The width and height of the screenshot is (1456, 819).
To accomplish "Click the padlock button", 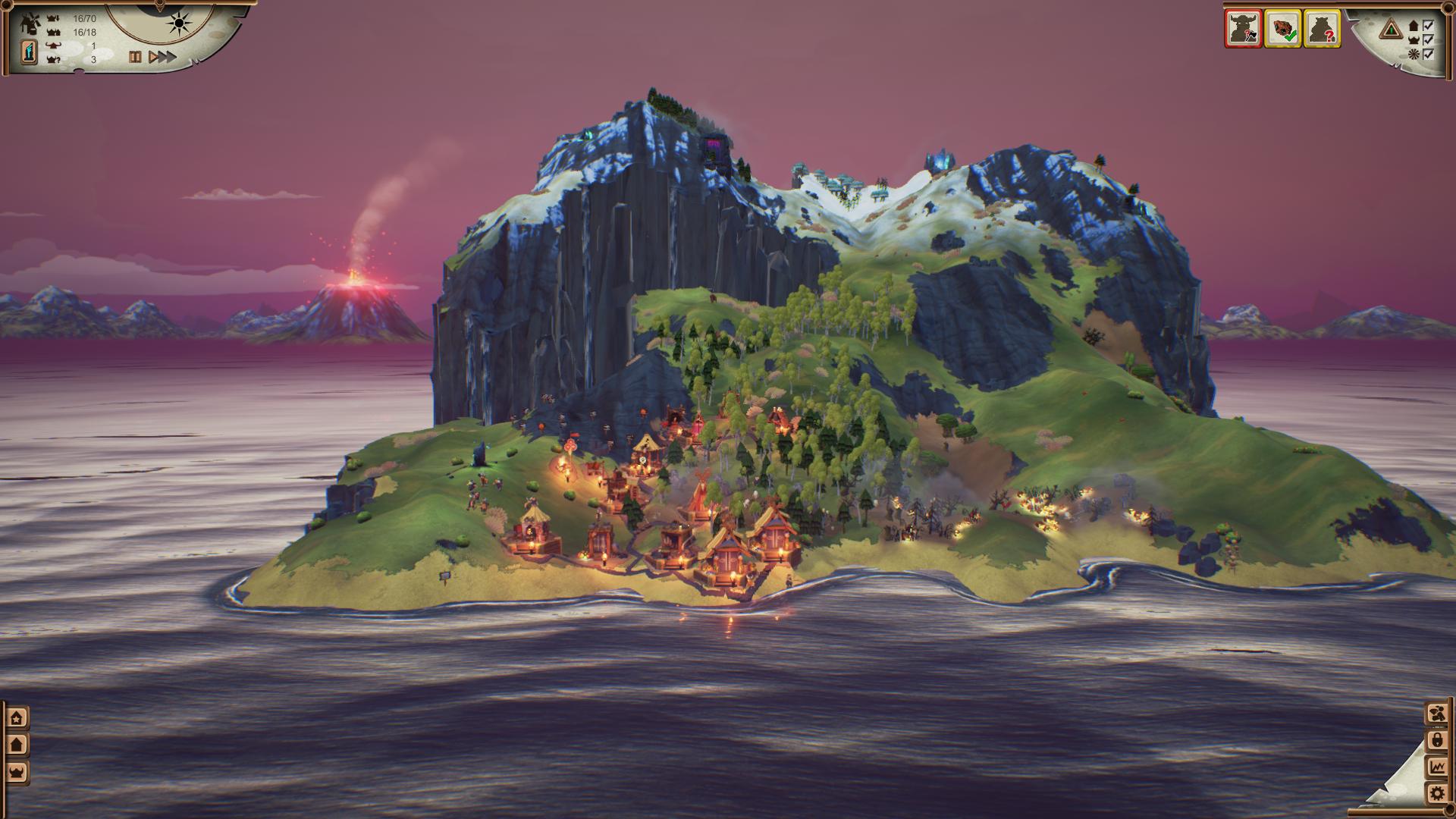I will click(x=1436, y=740).
